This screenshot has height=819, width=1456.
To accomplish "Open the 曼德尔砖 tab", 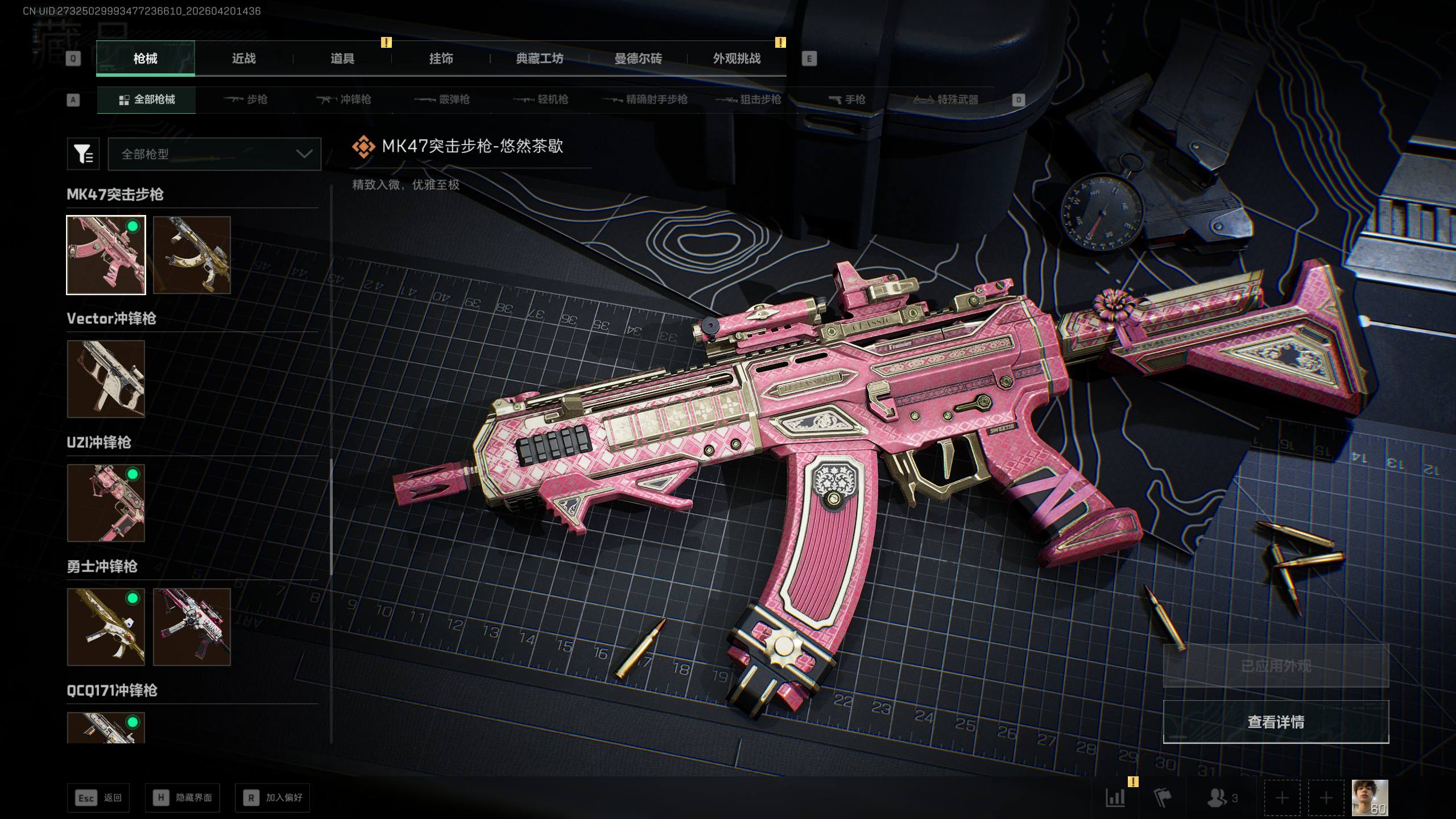I will [x=638, y=59].
